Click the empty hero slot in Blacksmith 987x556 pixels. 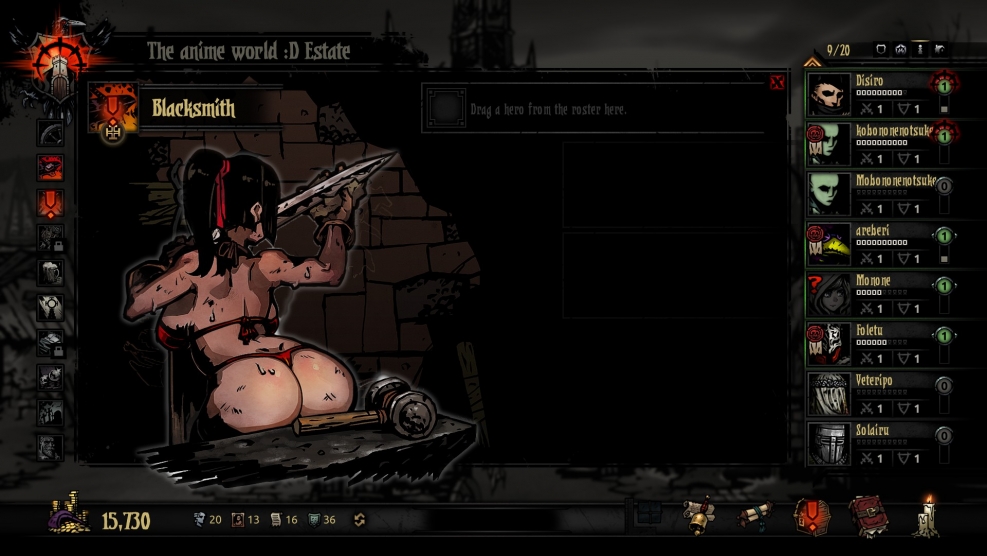pyautogui.click(x=446, y=107)
